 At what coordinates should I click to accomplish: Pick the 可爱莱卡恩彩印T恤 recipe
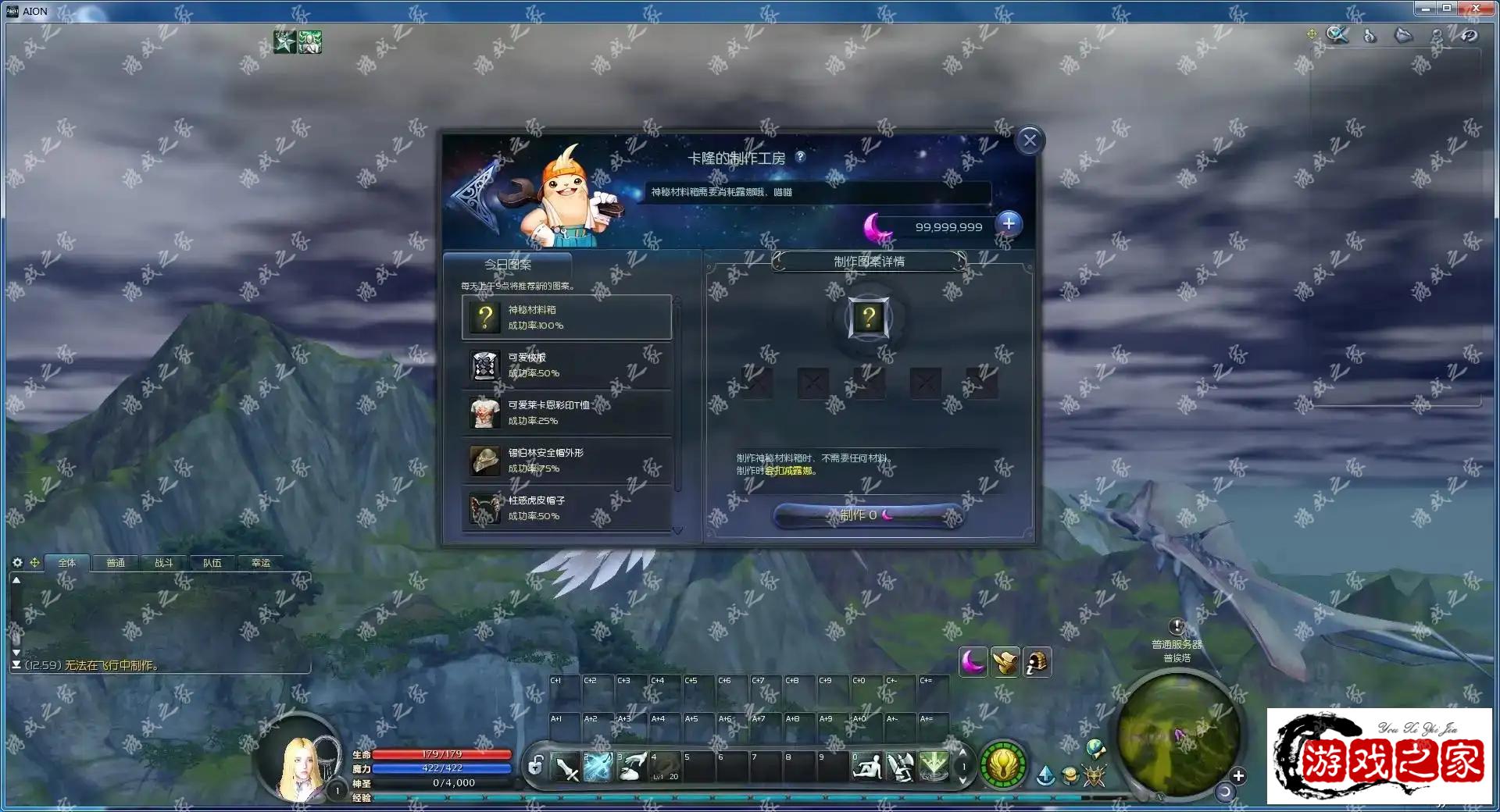566,412
